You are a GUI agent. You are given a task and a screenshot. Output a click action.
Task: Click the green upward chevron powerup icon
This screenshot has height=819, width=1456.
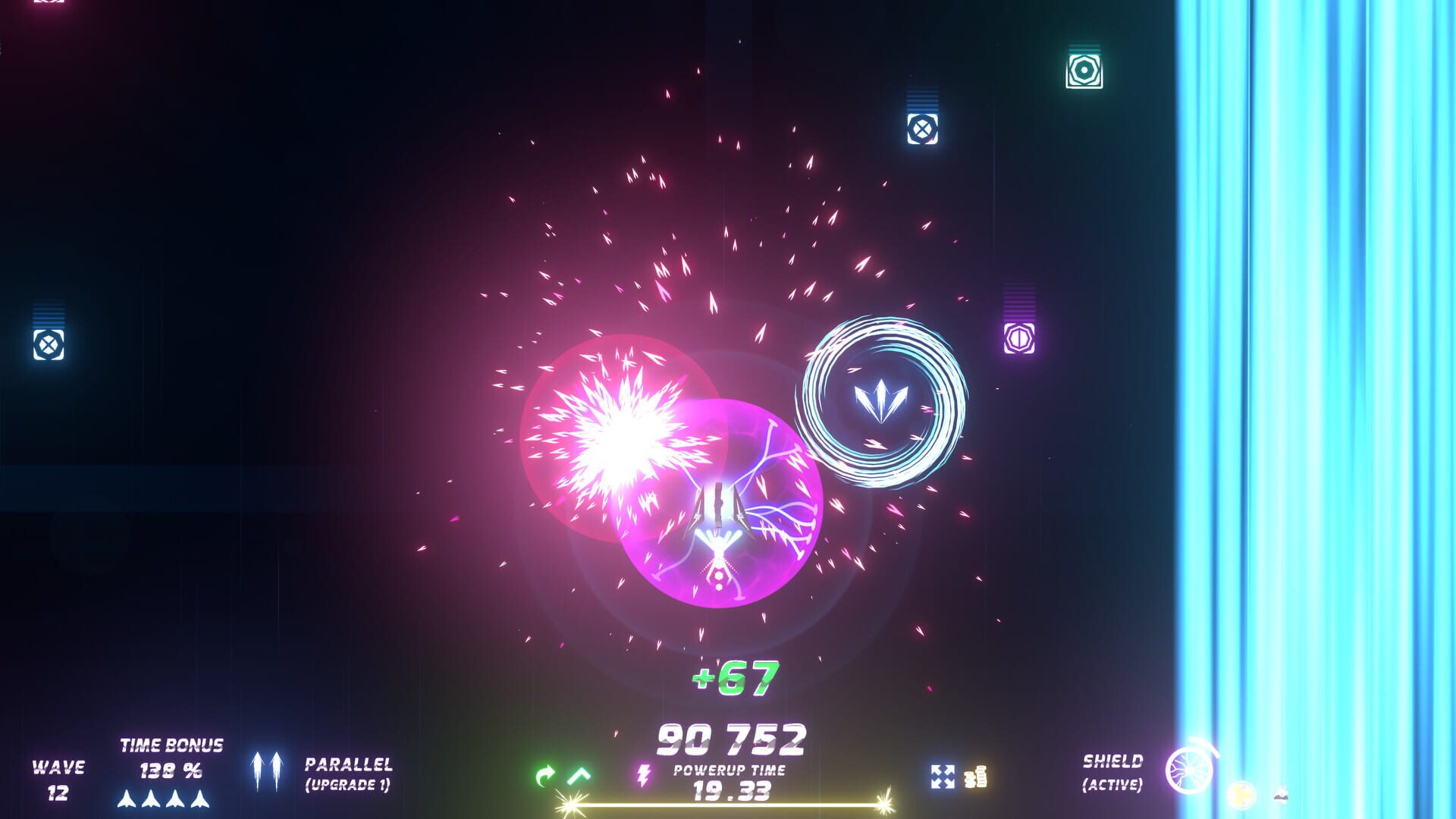coord(579,774)
